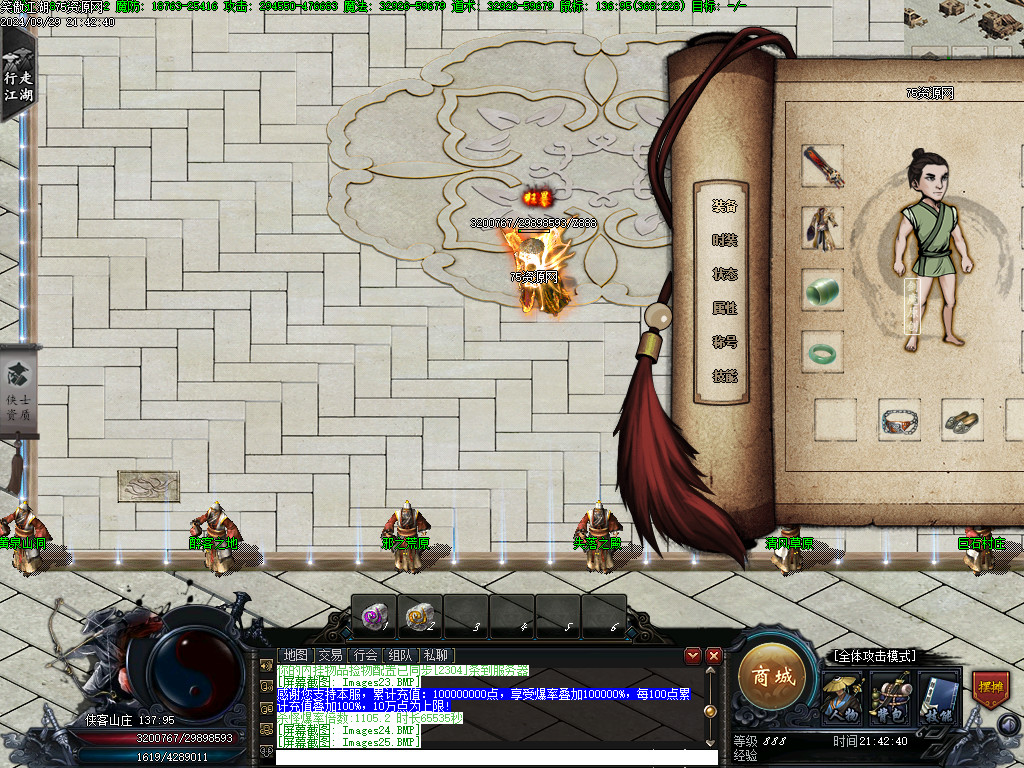This screenshot has height=768, width=1024.
Task: Choose the 组队 team chat tab
Action: click(400, 655)
